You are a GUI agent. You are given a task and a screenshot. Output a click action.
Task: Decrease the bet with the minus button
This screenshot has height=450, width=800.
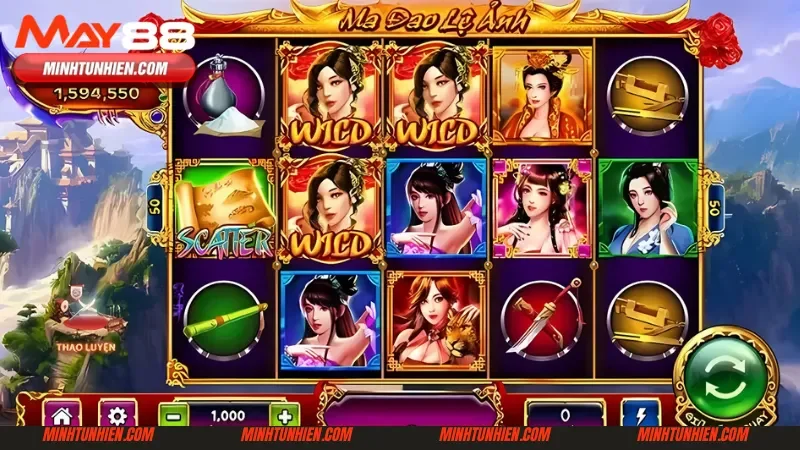pos(173,416)
